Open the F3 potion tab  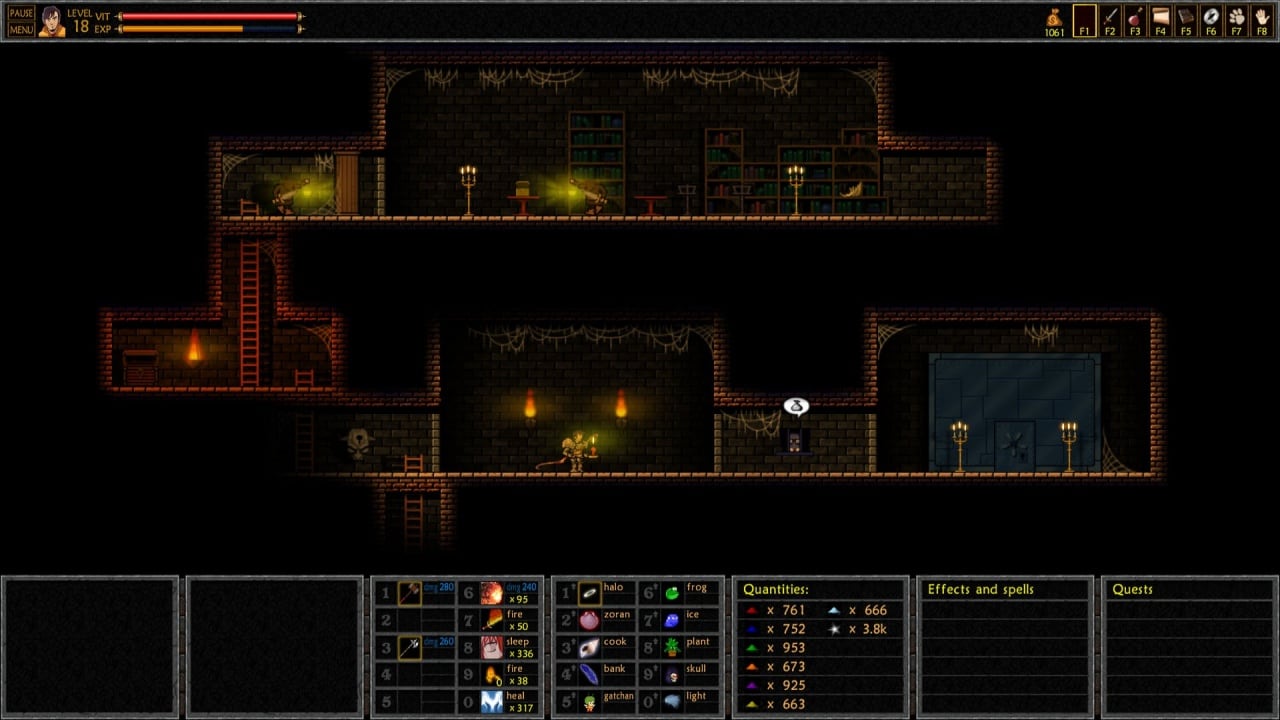1135,20
